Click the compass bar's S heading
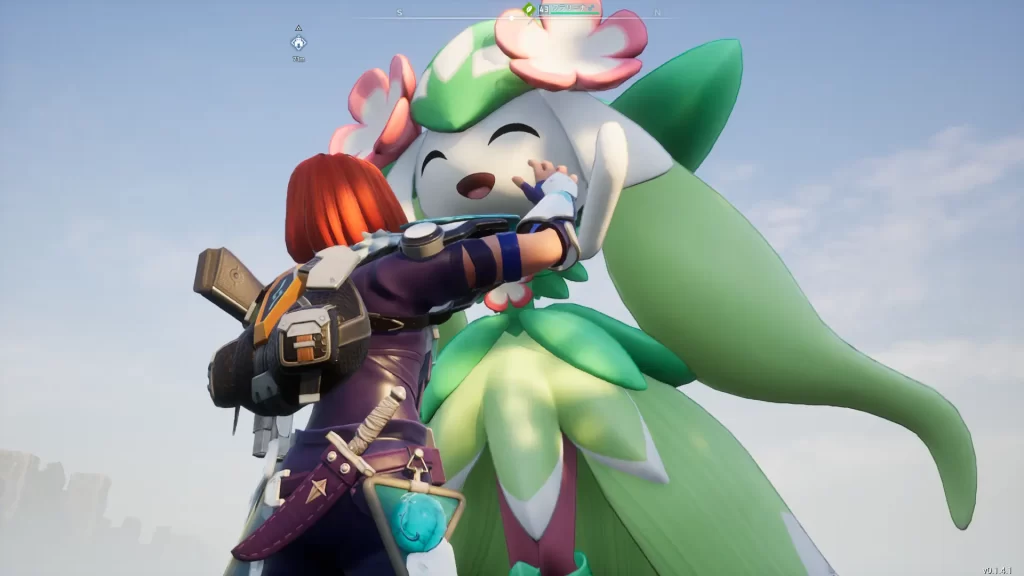This screenshot has width=1024, height=576. click(399, 12)
